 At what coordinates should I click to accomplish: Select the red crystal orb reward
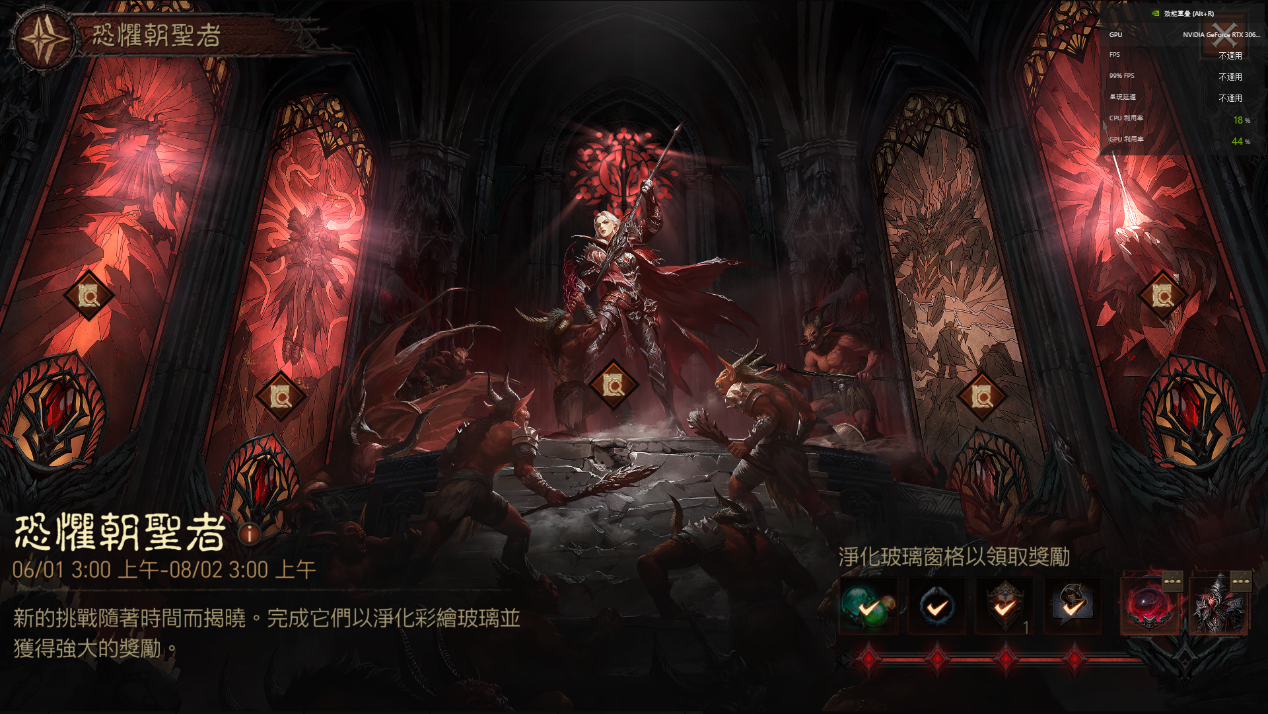coord(1150,606)
